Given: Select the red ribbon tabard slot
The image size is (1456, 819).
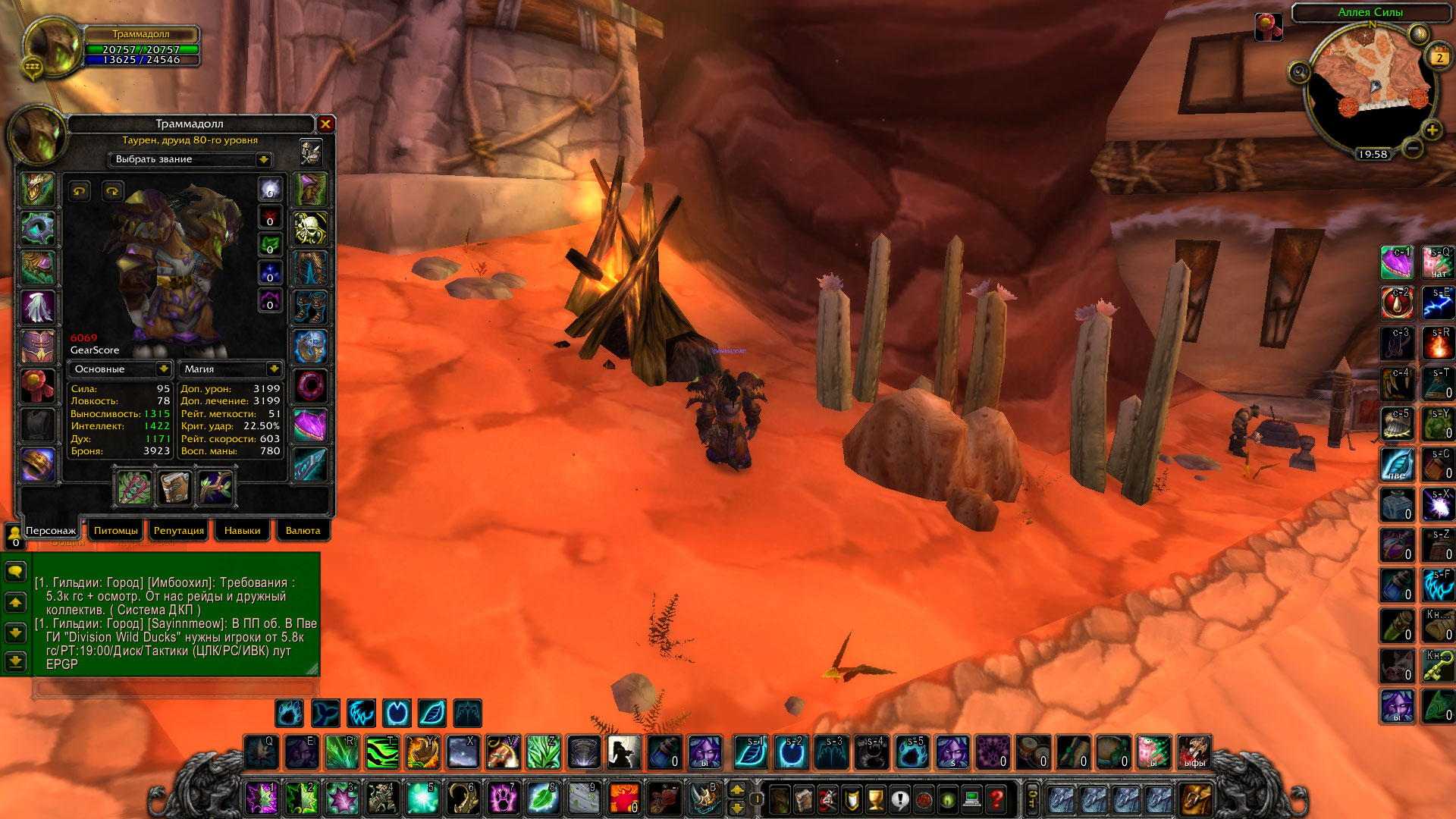Looking at the screenshot, I should point(37,386).
